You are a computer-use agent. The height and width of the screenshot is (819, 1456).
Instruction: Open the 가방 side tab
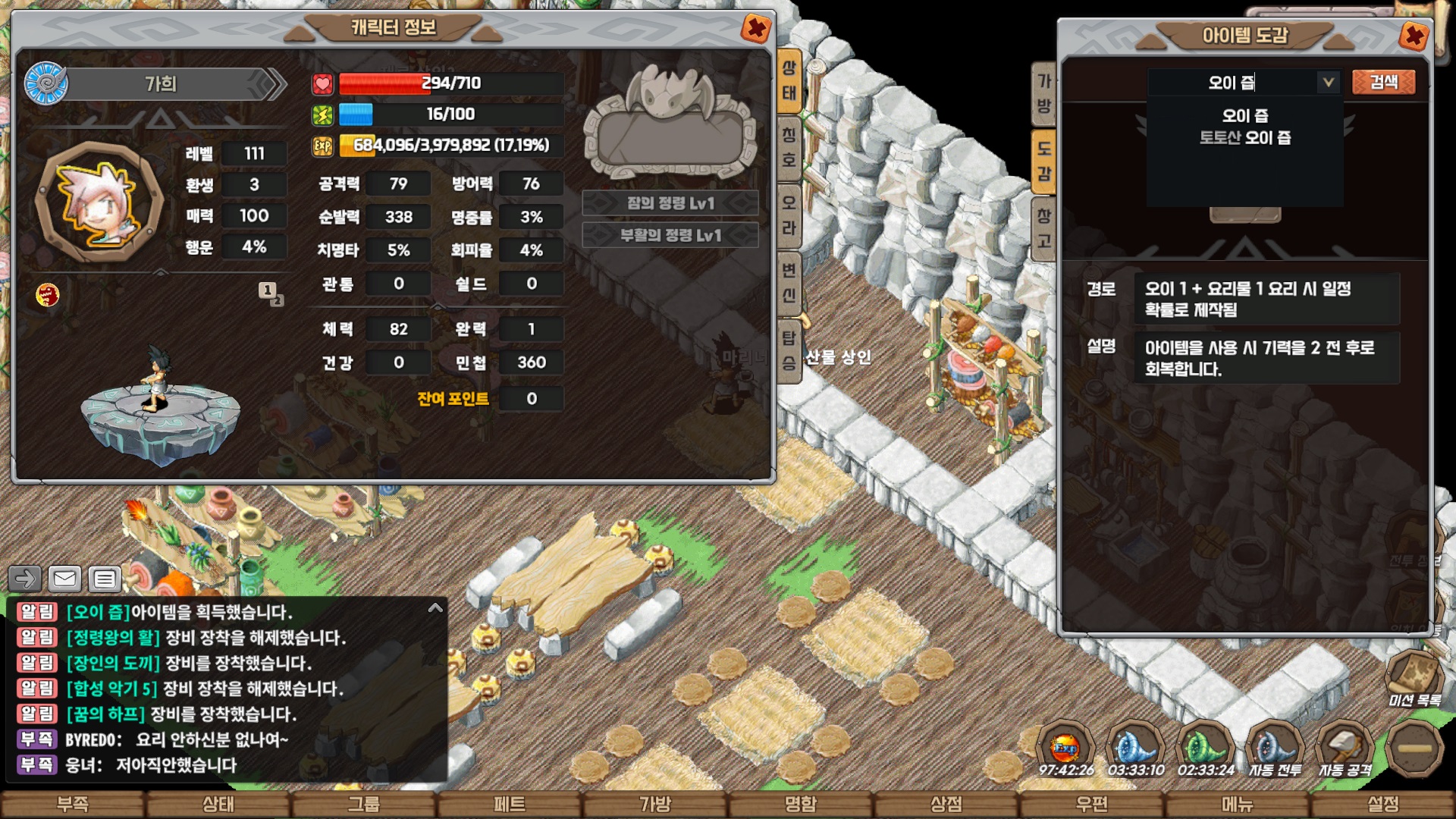1044,93
